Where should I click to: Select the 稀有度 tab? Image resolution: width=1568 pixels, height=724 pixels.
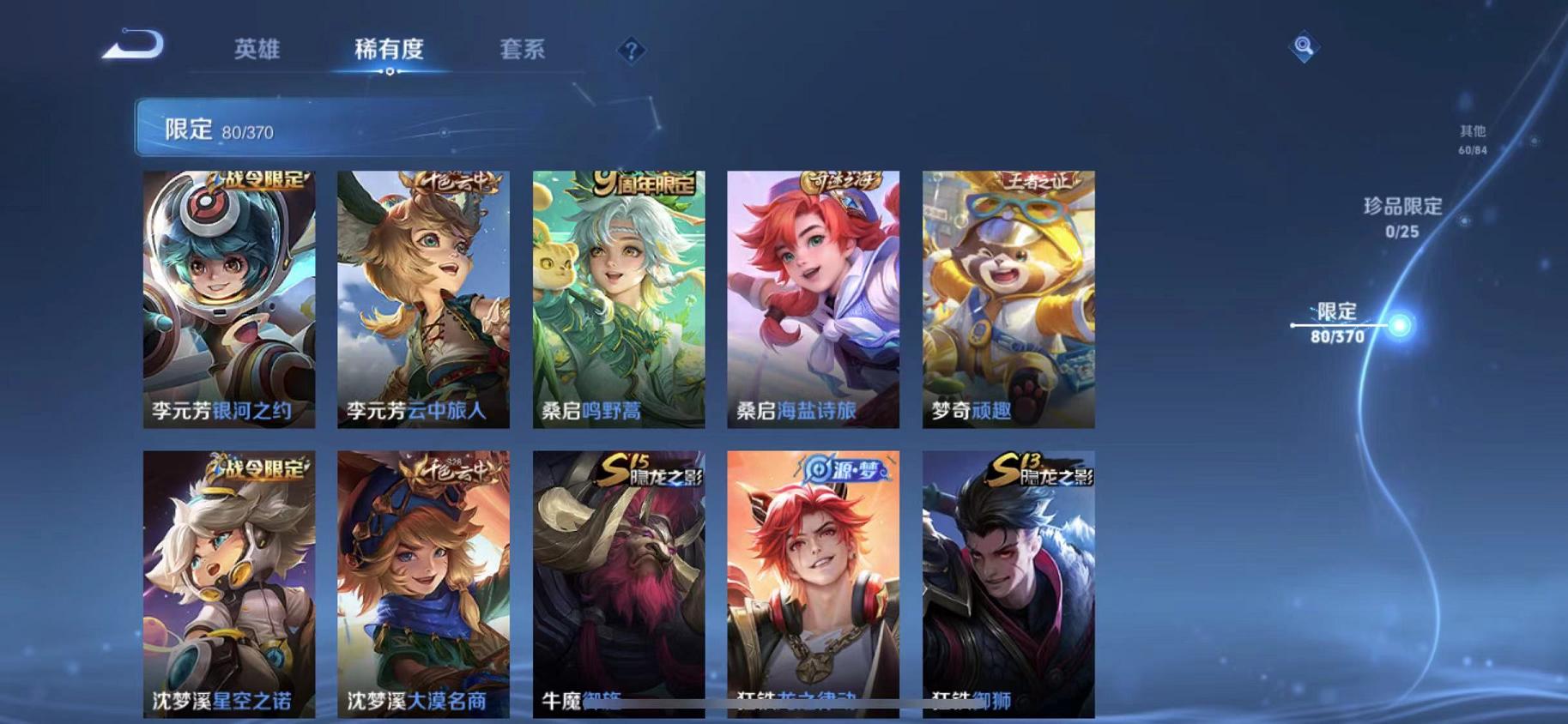tap(391, 50)
